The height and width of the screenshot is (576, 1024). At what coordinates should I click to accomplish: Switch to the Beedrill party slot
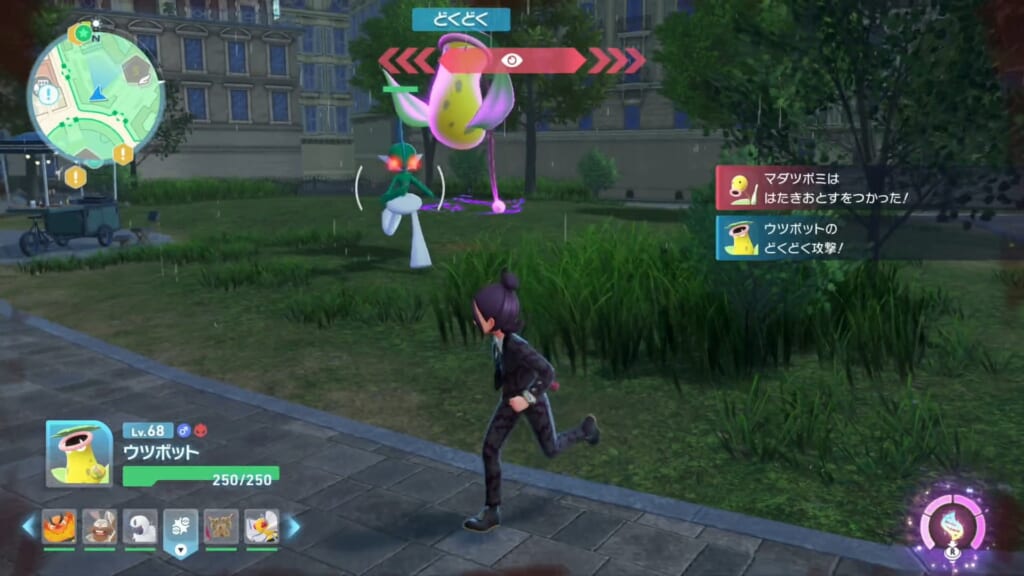point(261,526)
